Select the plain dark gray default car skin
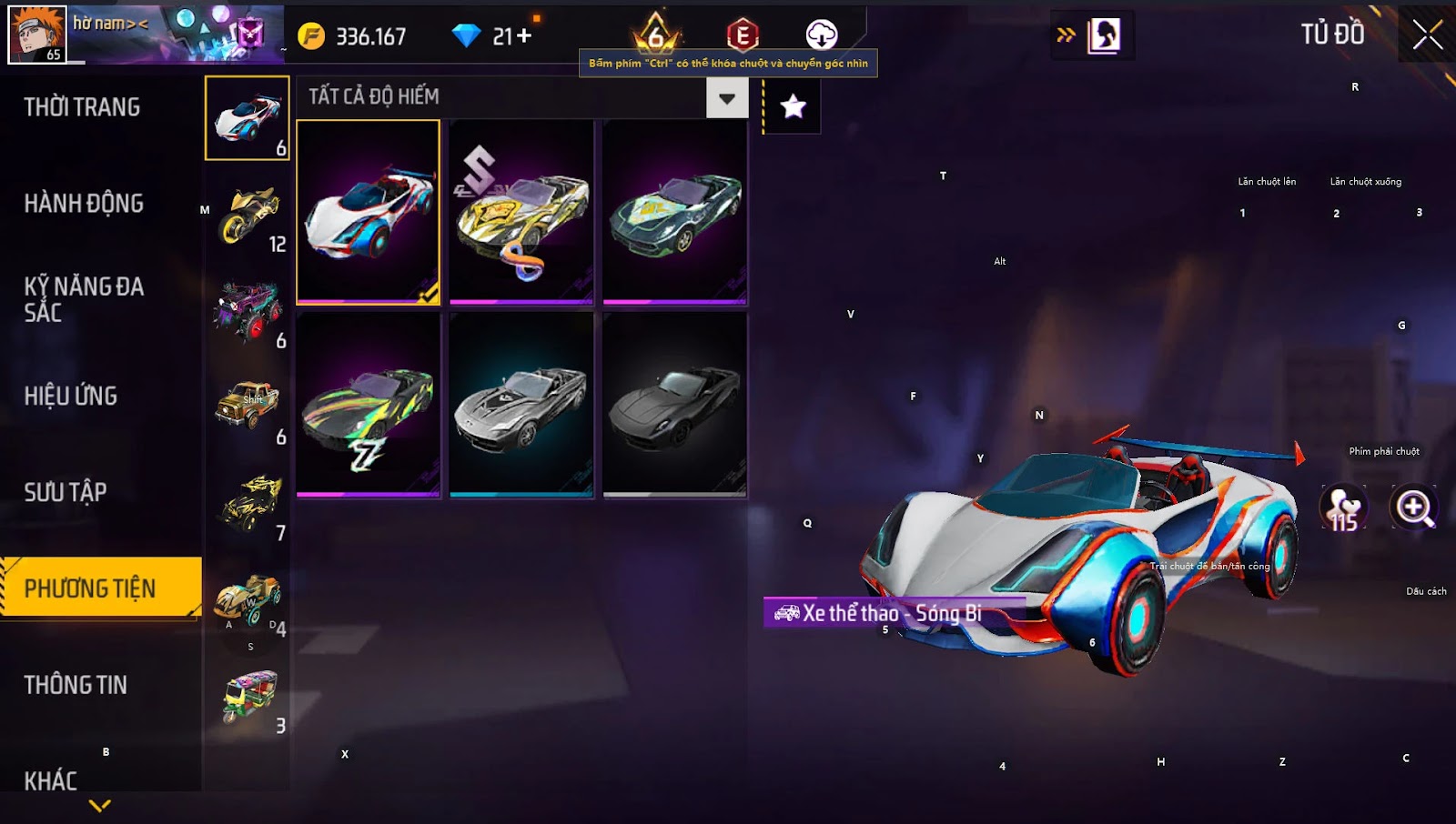Image resolution: width=1456 pixels, height=824 pixels. [675, 405]
